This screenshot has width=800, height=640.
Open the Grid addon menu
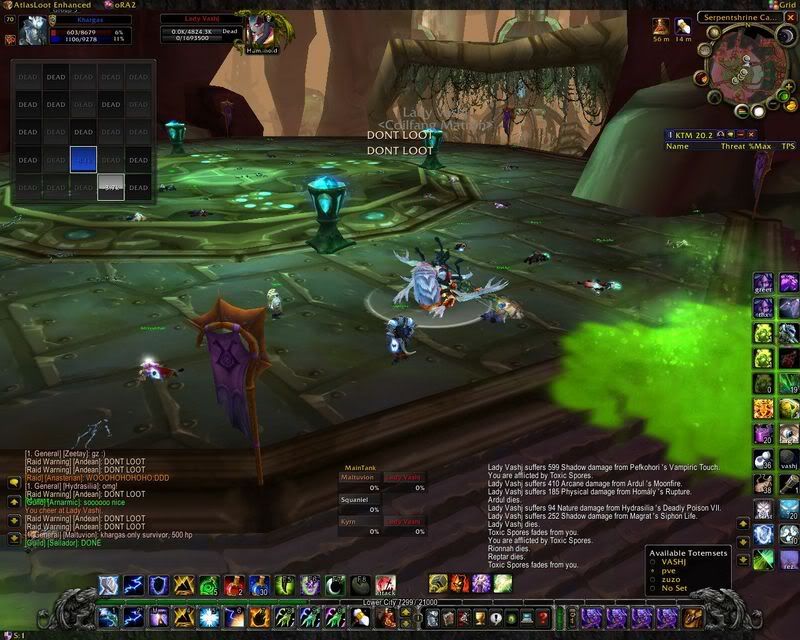tap(782, 5)
